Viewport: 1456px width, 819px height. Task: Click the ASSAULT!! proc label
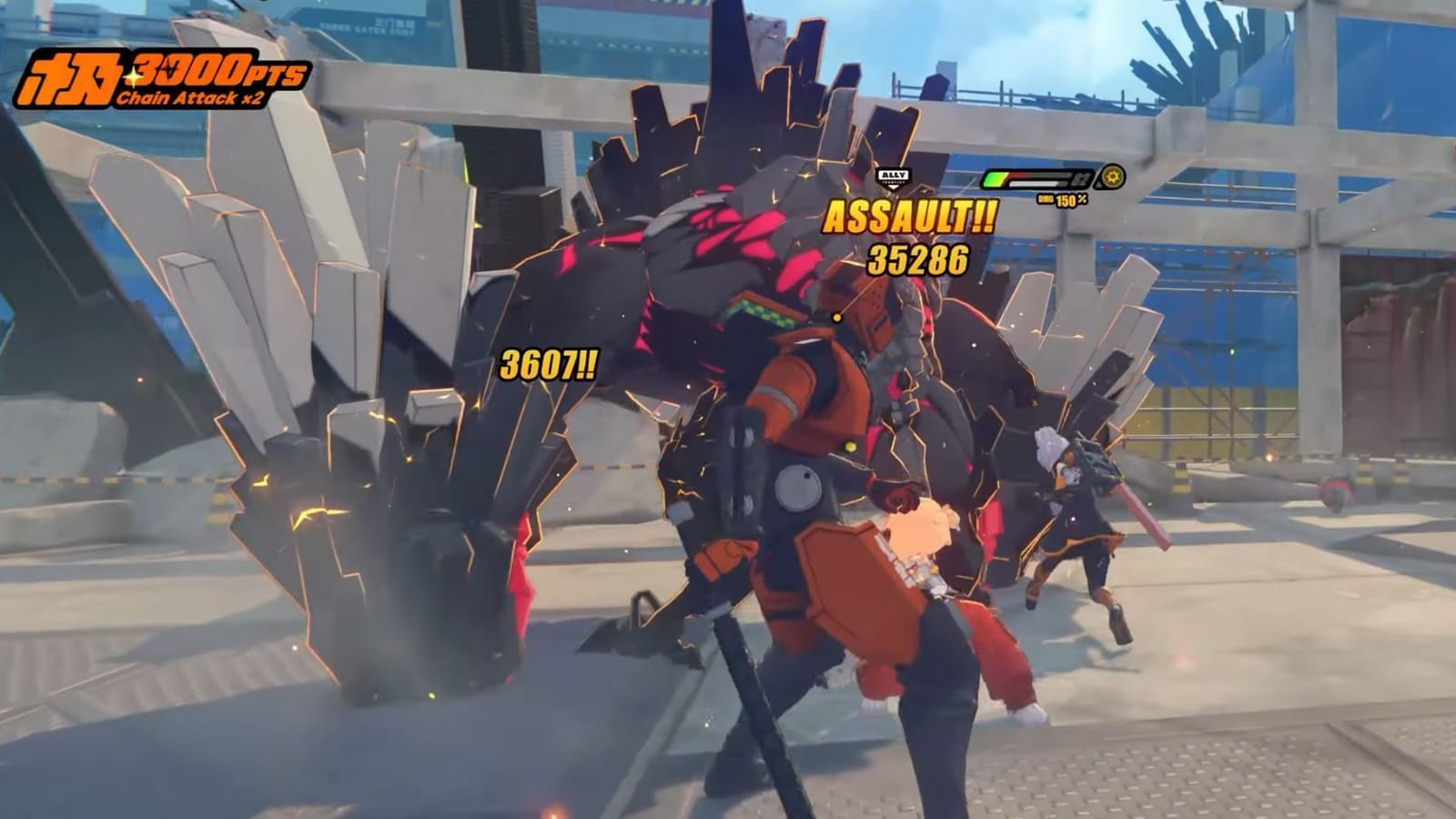908,217
